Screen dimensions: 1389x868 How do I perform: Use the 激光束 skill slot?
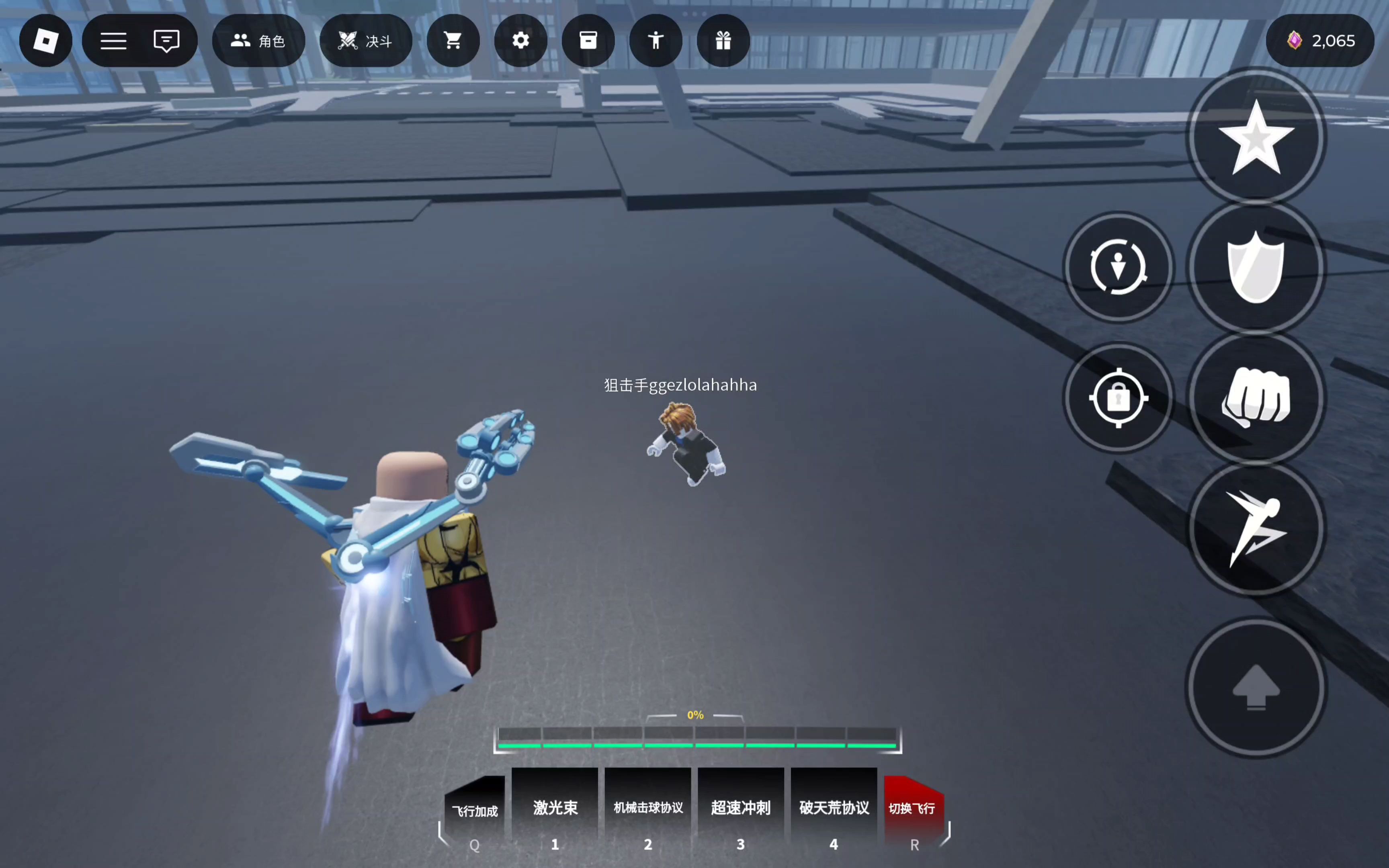click(x=555, y=808)
